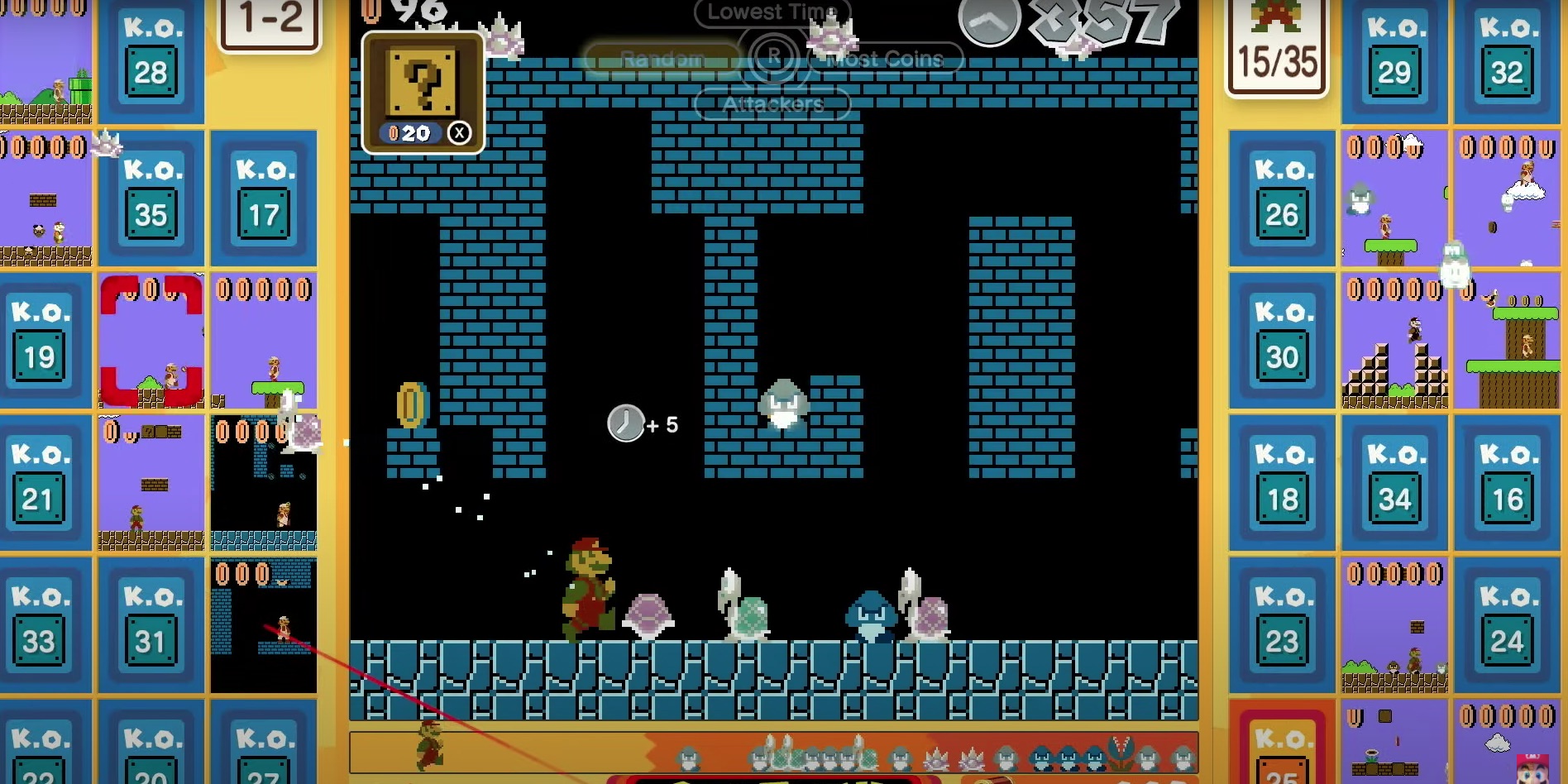The width and height of the screenshot is (1568, 784).
Task: Click the R shoulder button icon
Action: point(772,56)
